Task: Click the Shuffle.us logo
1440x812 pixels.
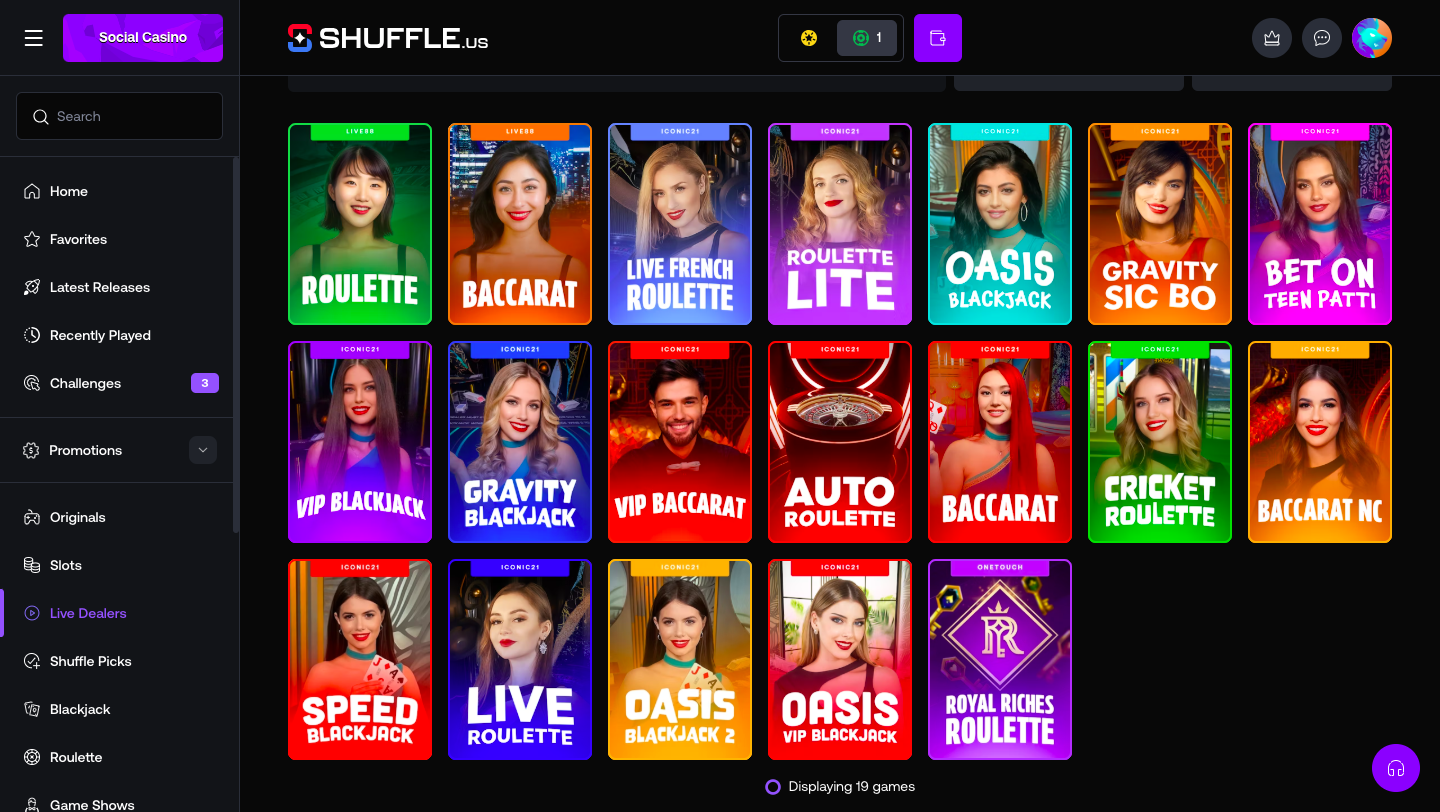Action: 388,37
